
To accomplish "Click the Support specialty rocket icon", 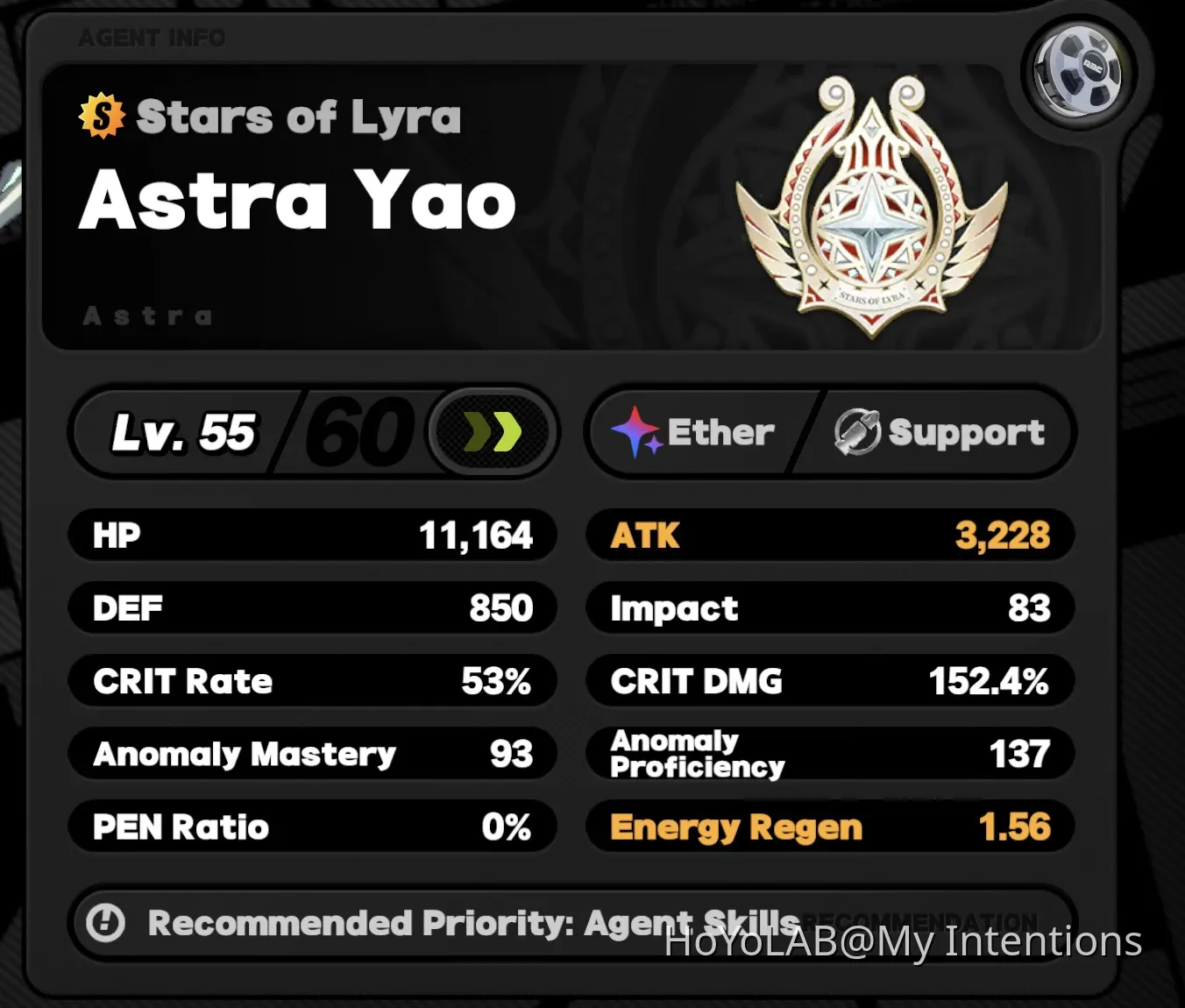I will pyautogui.click(x=857, y=429).
